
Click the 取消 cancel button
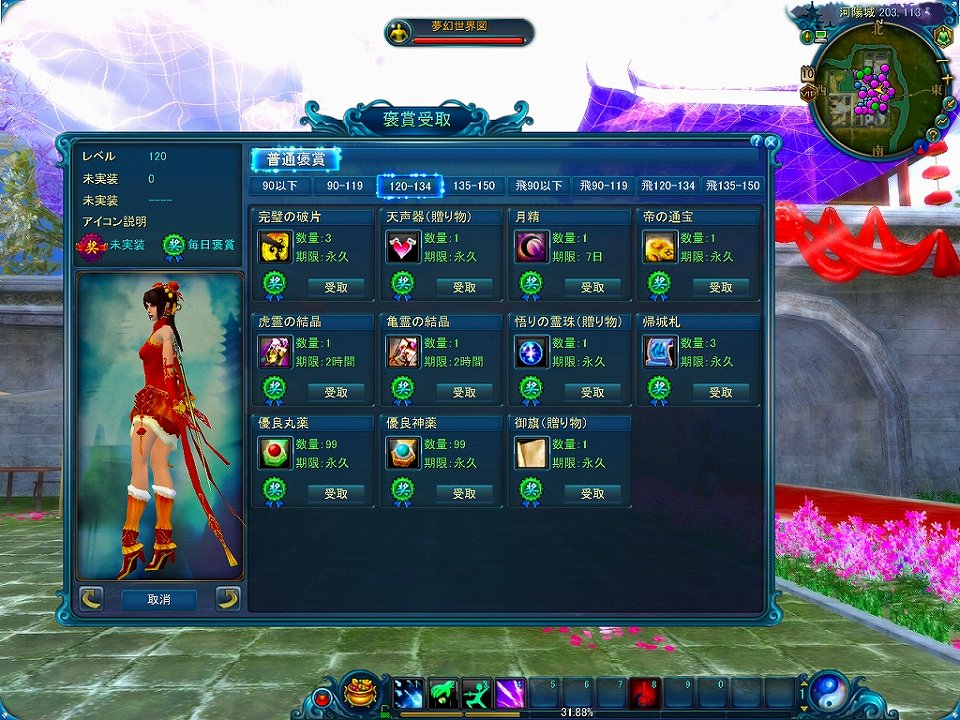coord(158,599)
